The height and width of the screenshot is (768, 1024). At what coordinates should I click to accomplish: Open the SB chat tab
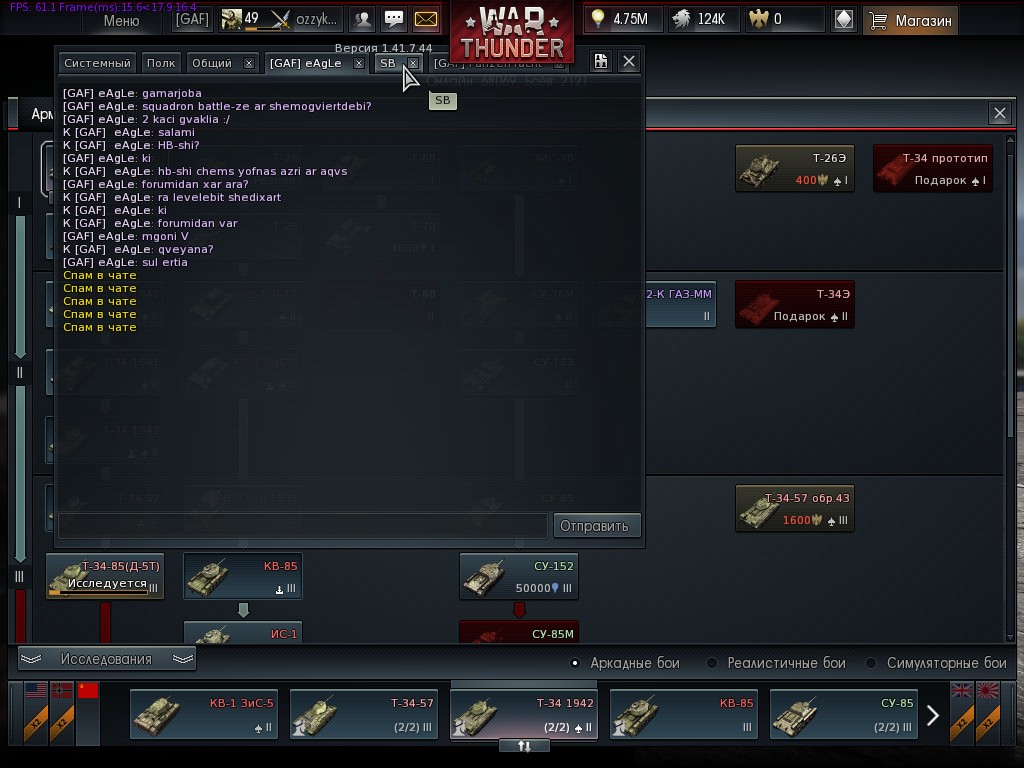387,63
